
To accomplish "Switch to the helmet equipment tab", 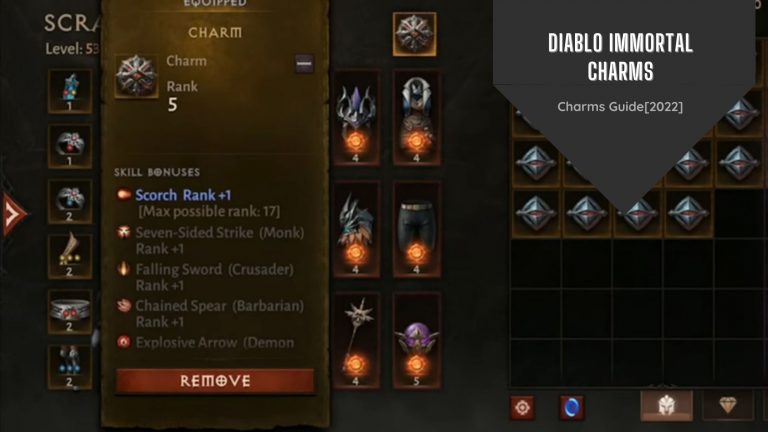I will pyautogui.click(x=667, y=405).
